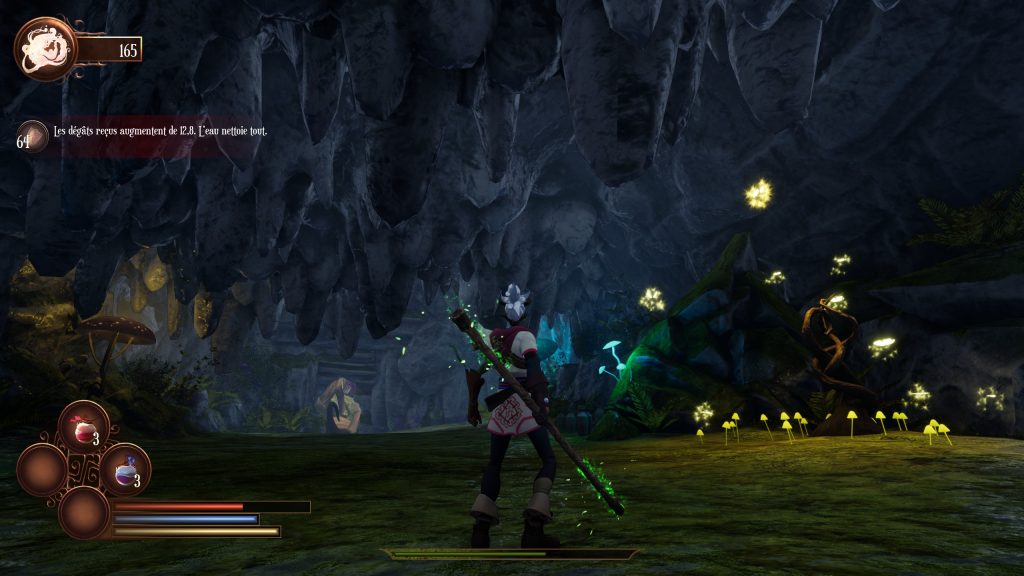Click the white creature emblem beside 165
Screen dimensions: 1024x576
click(45, 48)
